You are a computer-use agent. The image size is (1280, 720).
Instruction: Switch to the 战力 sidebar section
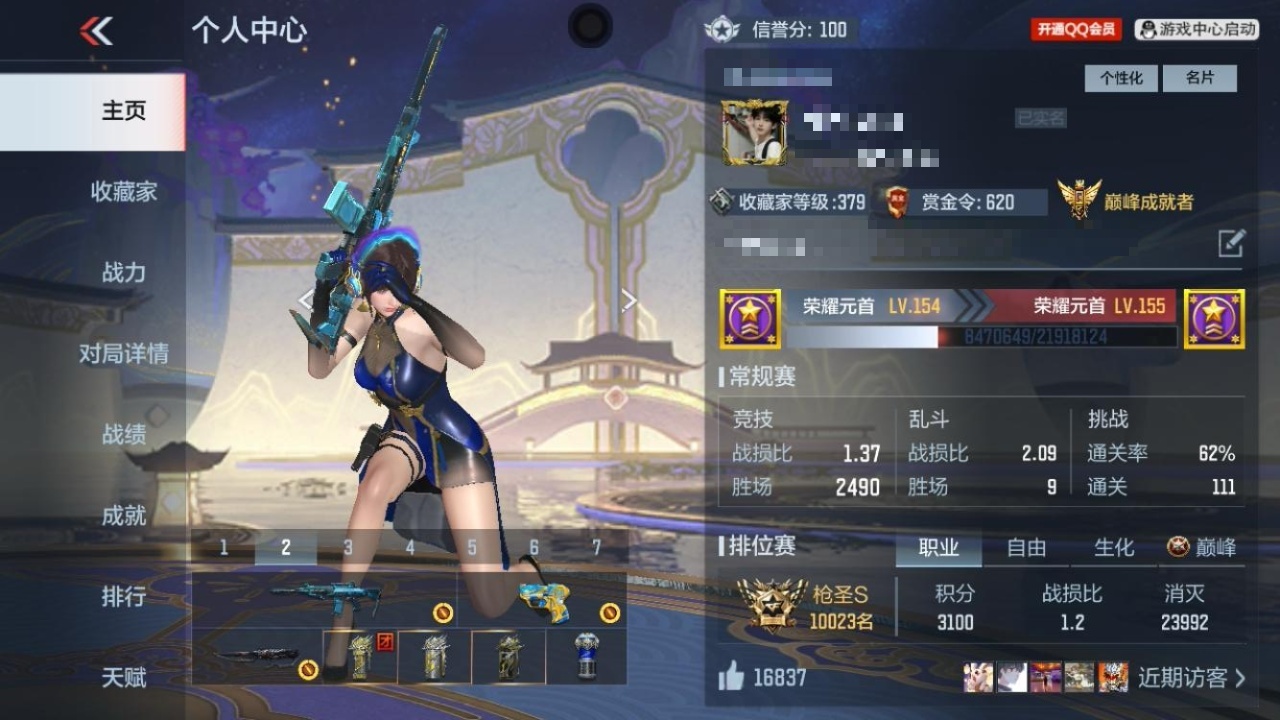[x=123, y=272]
